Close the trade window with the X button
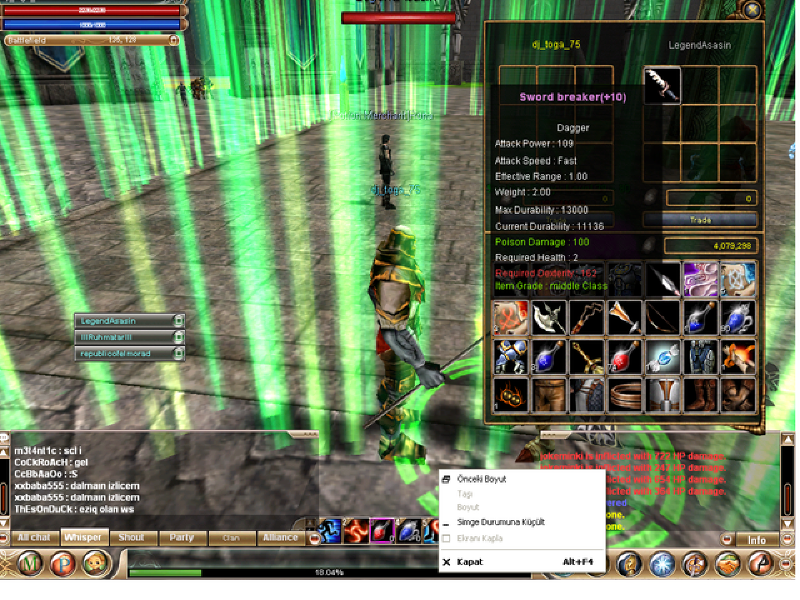Viewport: 800px width, 600px height. (x=752, y=9)
